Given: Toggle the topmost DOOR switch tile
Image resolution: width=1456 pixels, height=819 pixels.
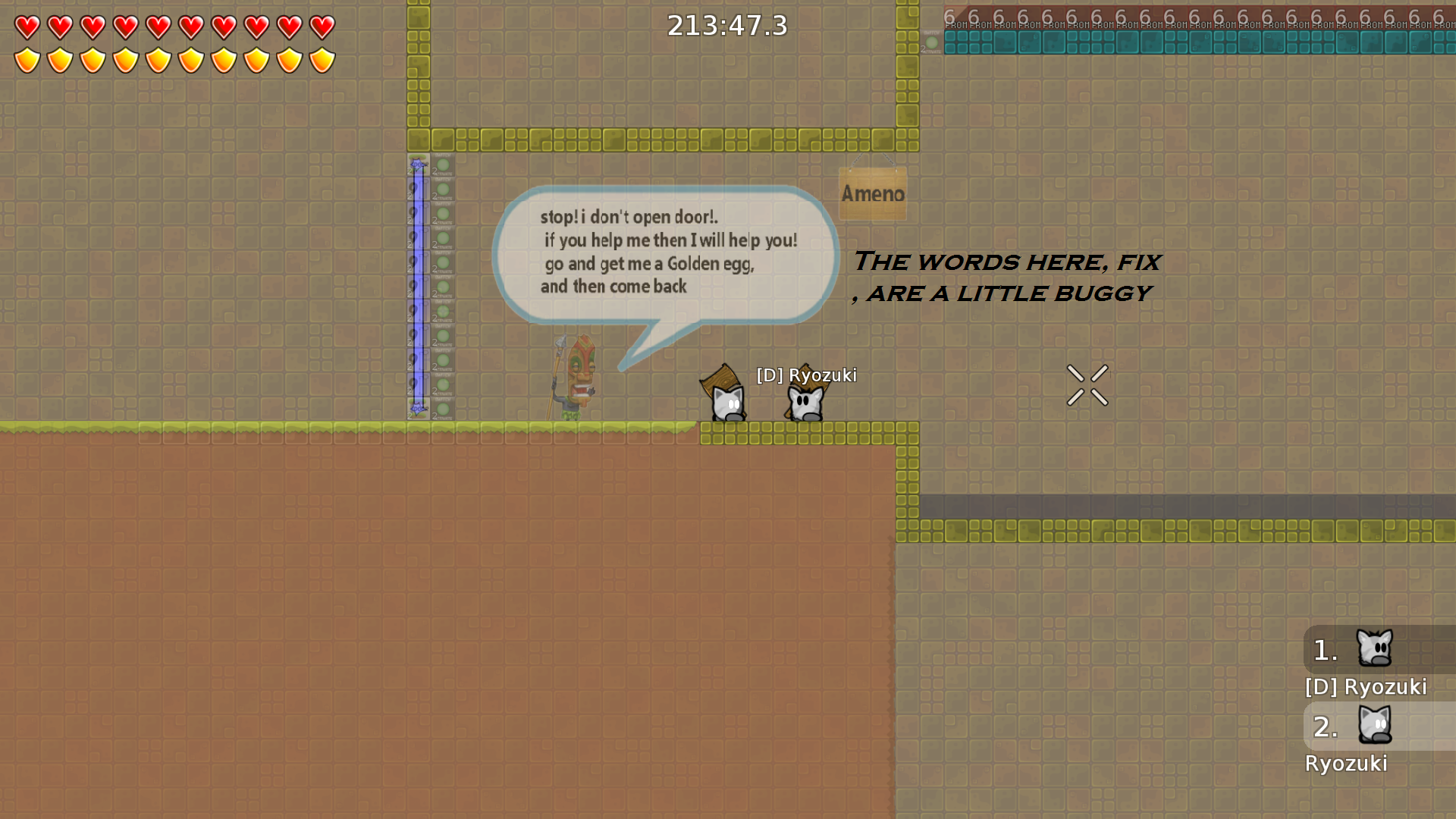Looking at the screenshot, I should (x=418, y=163).
